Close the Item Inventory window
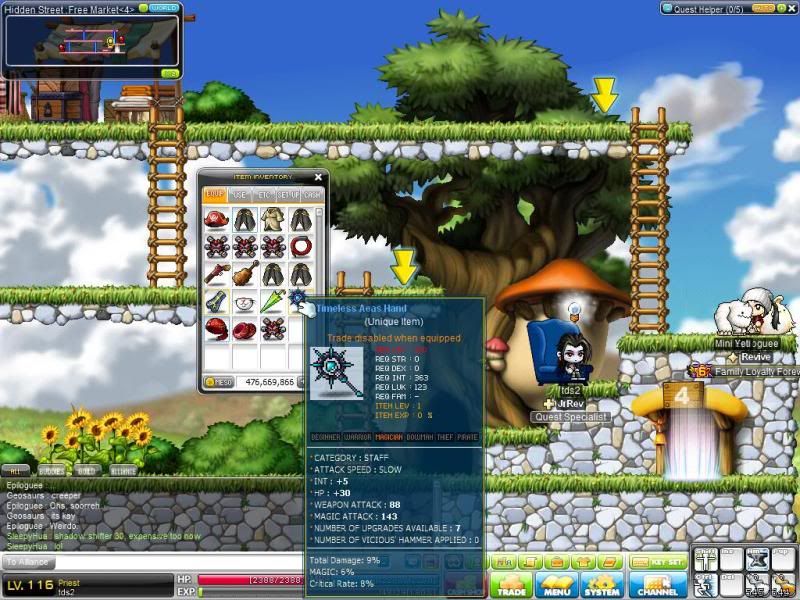Image resolution: width=800 pixels, height=600 pixels. (x=318, y=178)
